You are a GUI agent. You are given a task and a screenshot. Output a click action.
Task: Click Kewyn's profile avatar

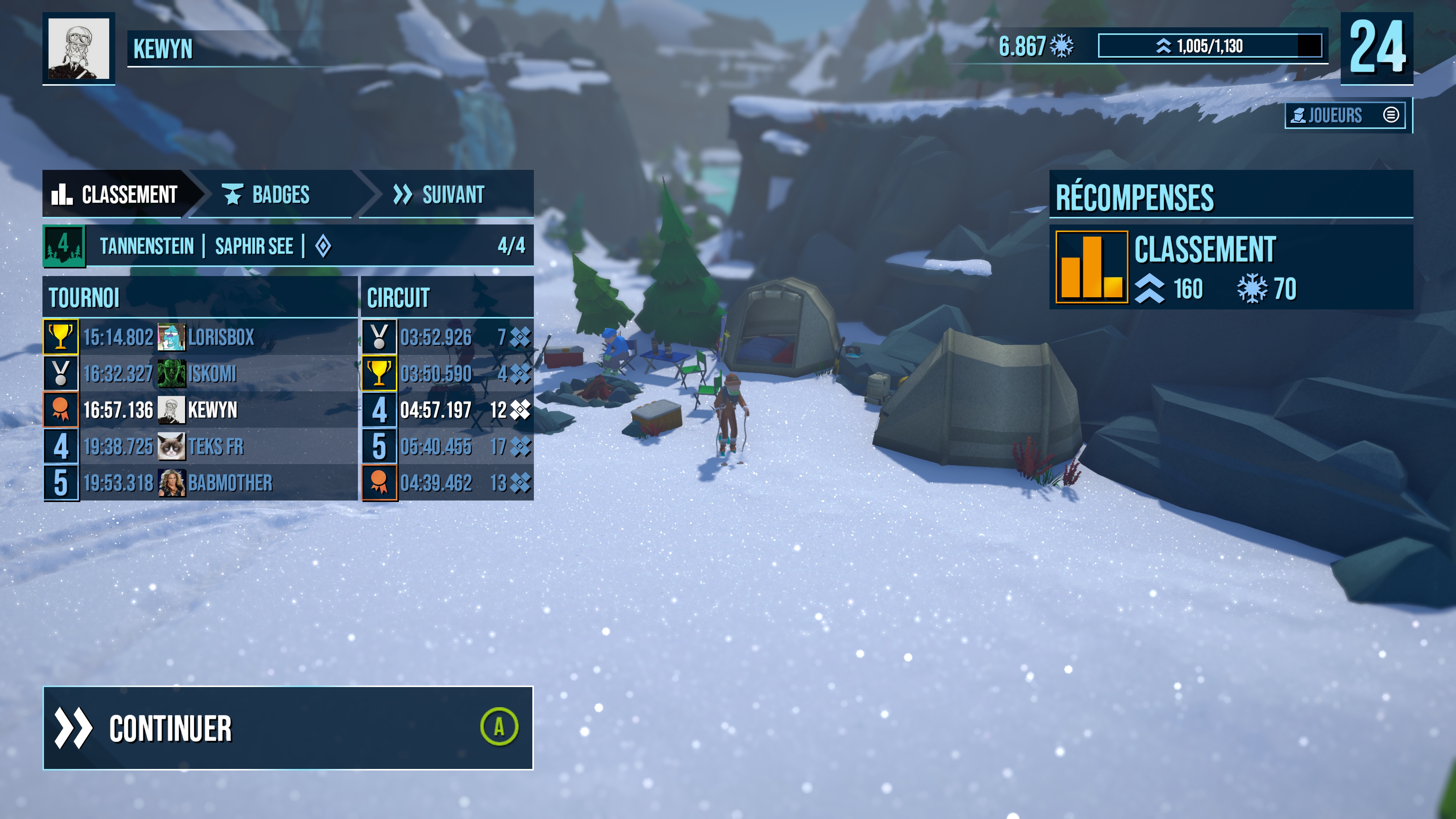(x=78, y=49)
